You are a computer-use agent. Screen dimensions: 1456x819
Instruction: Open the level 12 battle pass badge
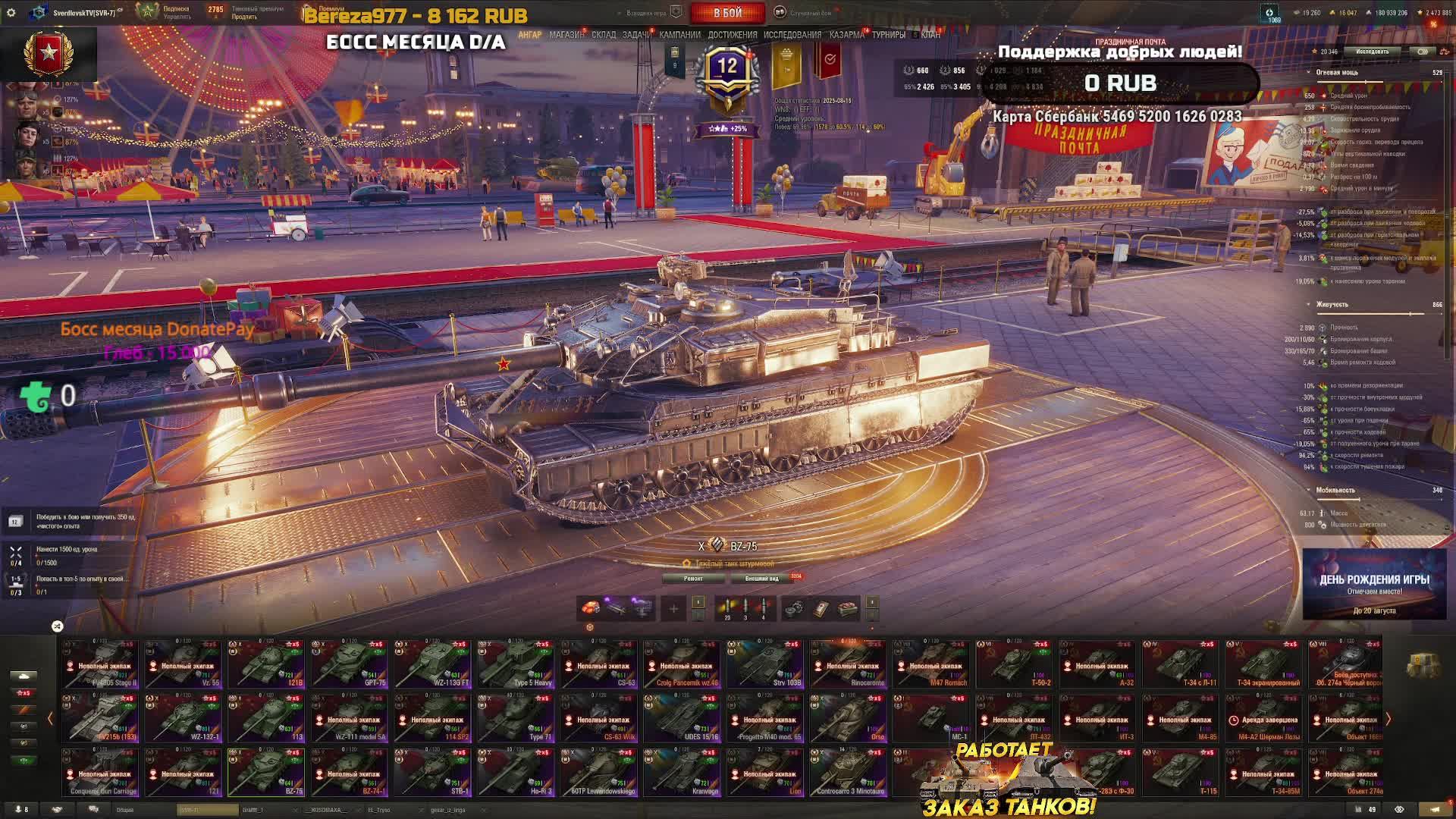pyautogui.click(x=727, y=70)
